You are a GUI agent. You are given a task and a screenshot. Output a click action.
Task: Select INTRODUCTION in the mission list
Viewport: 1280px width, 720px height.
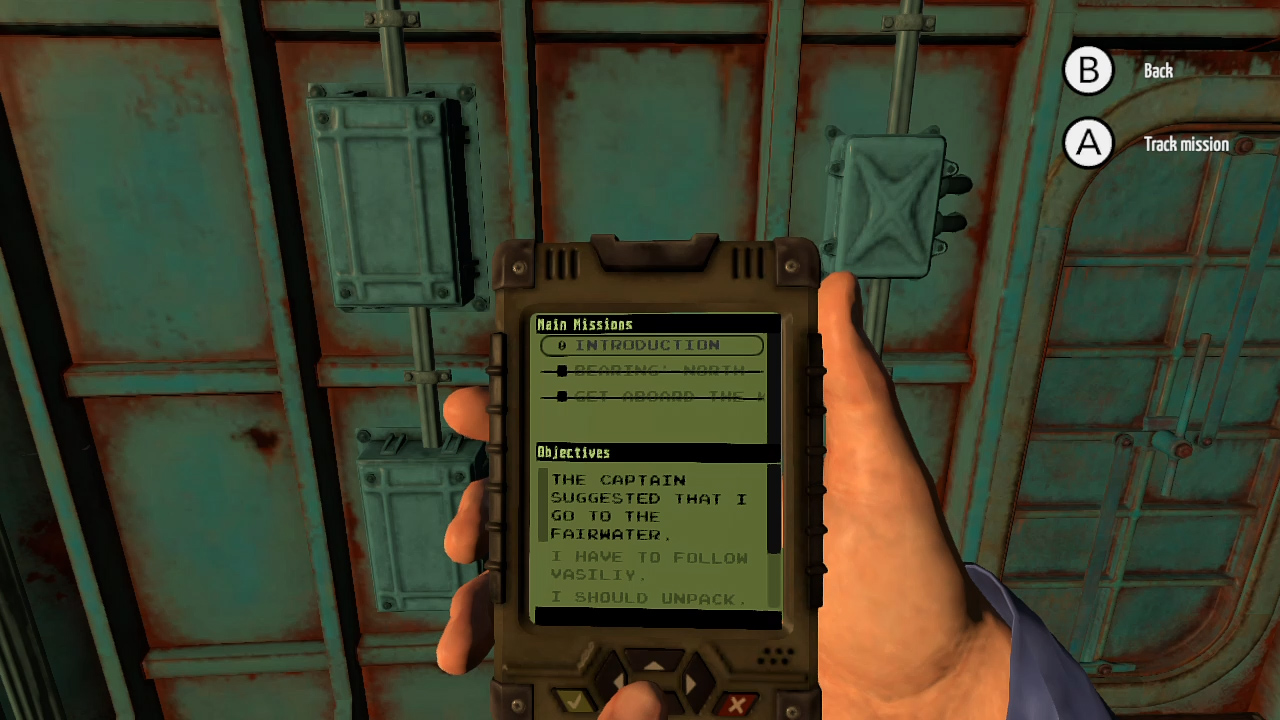[650, 345]
